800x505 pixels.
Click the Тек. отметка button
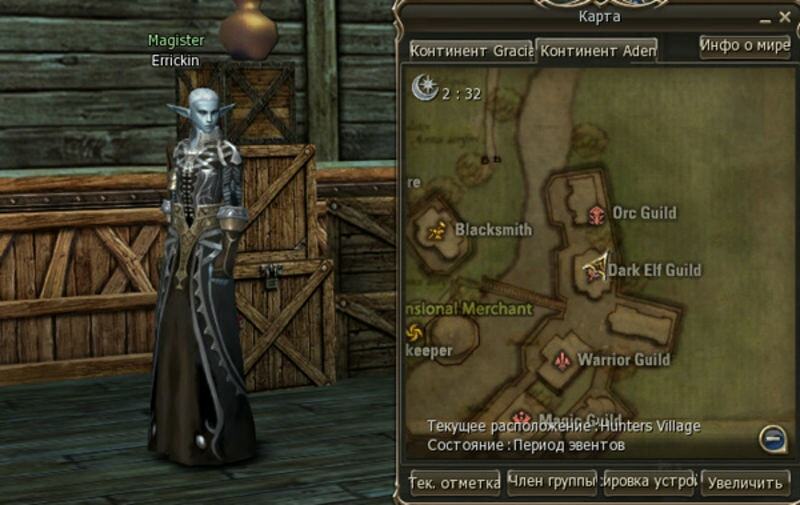click(x=455, y=483)
